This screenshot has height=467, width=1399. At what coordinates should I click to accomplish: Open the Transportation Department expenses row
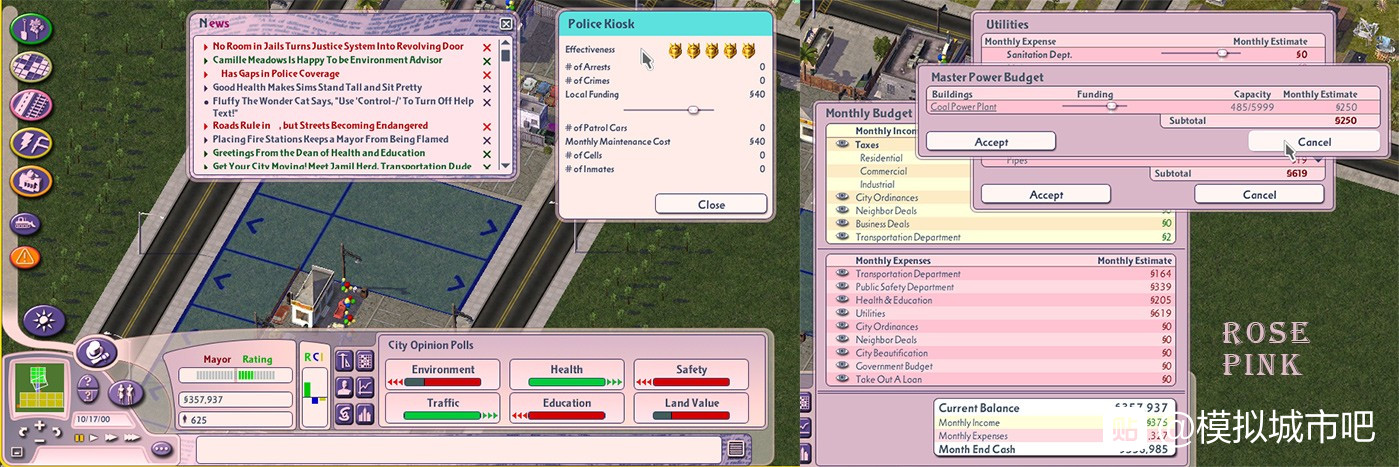907,274
